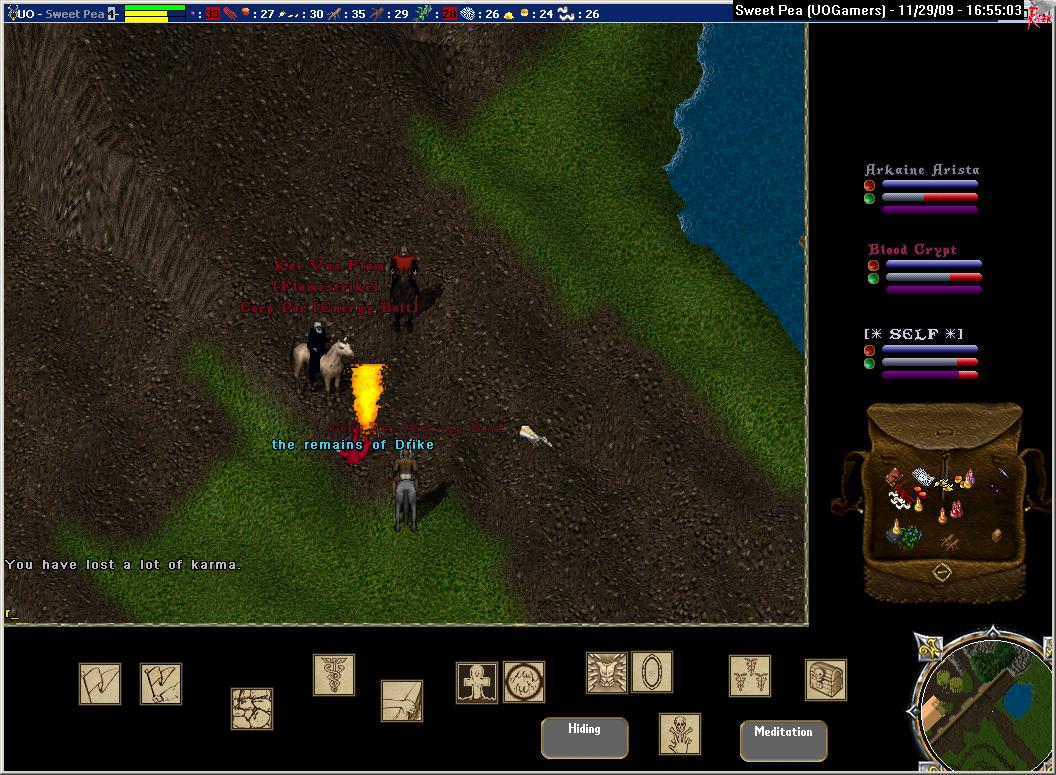Click green orb beside Blood Crypt's bars
This screenshot has width=1056, height=775.
tap(874, 279)
